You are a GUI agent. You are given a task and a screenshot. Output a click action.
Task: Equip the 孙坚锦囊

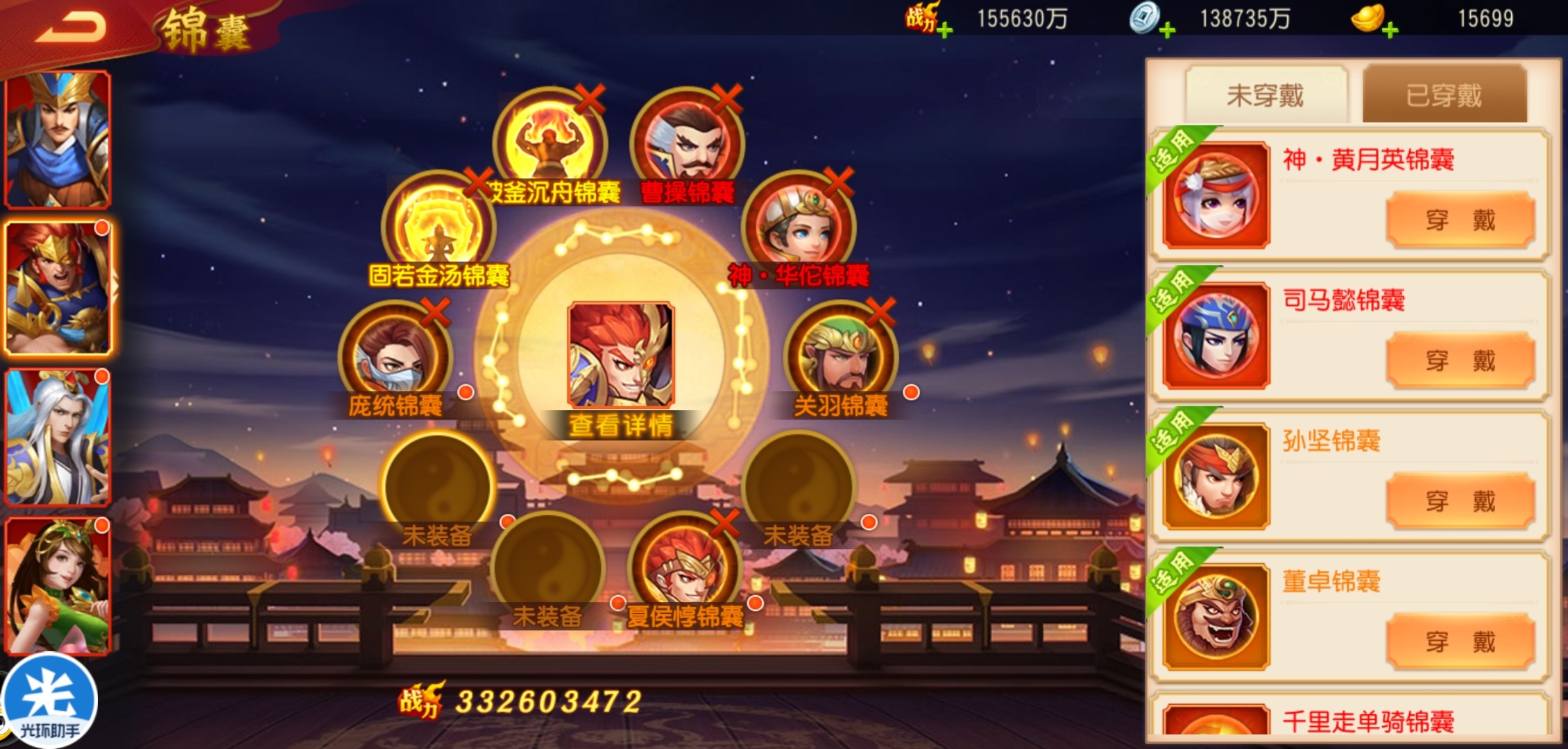1460,501
